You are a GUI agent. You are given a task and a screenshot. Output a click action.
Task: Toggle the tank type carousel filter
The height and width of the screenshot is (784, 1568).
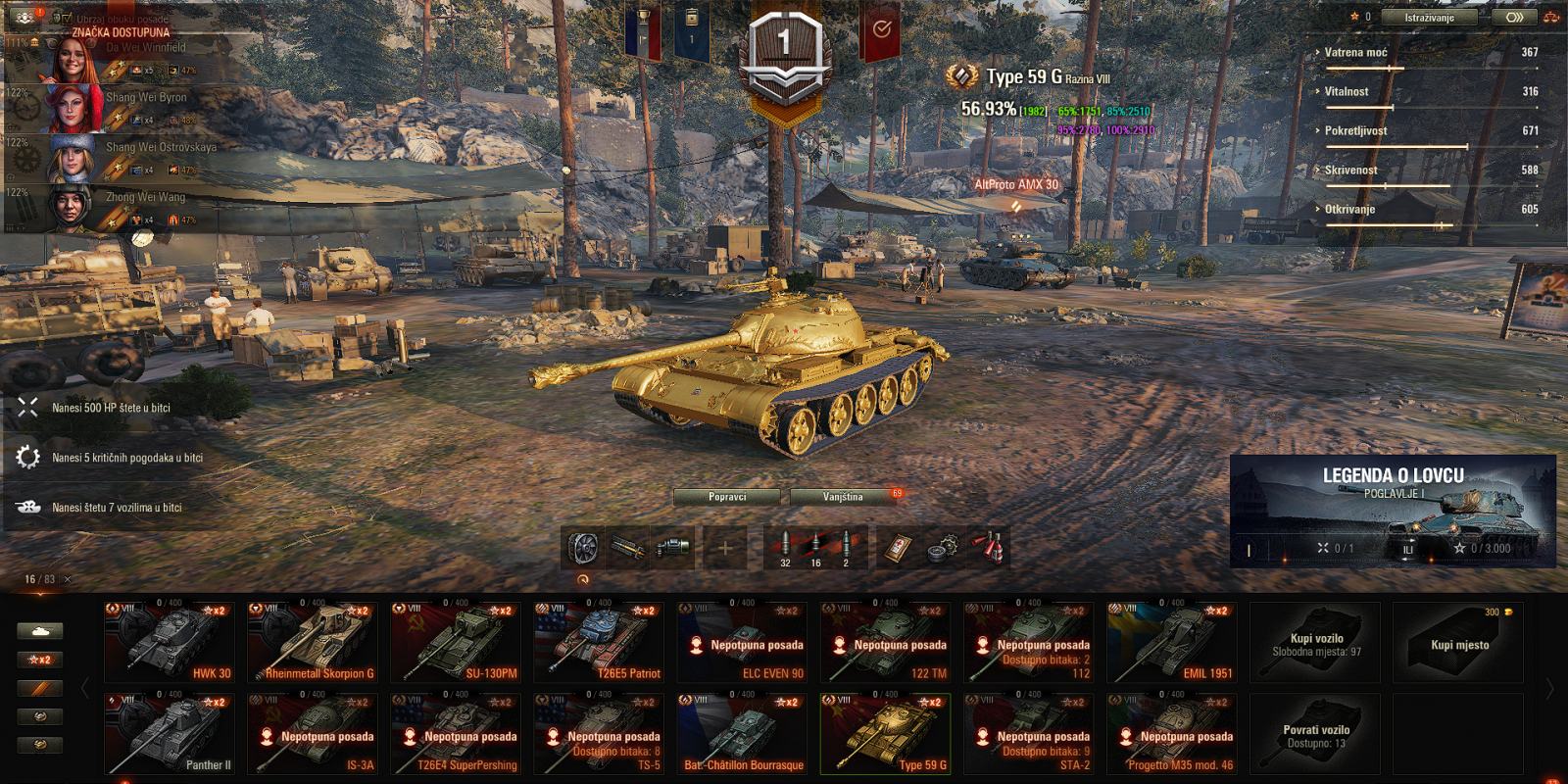(39, 630)
